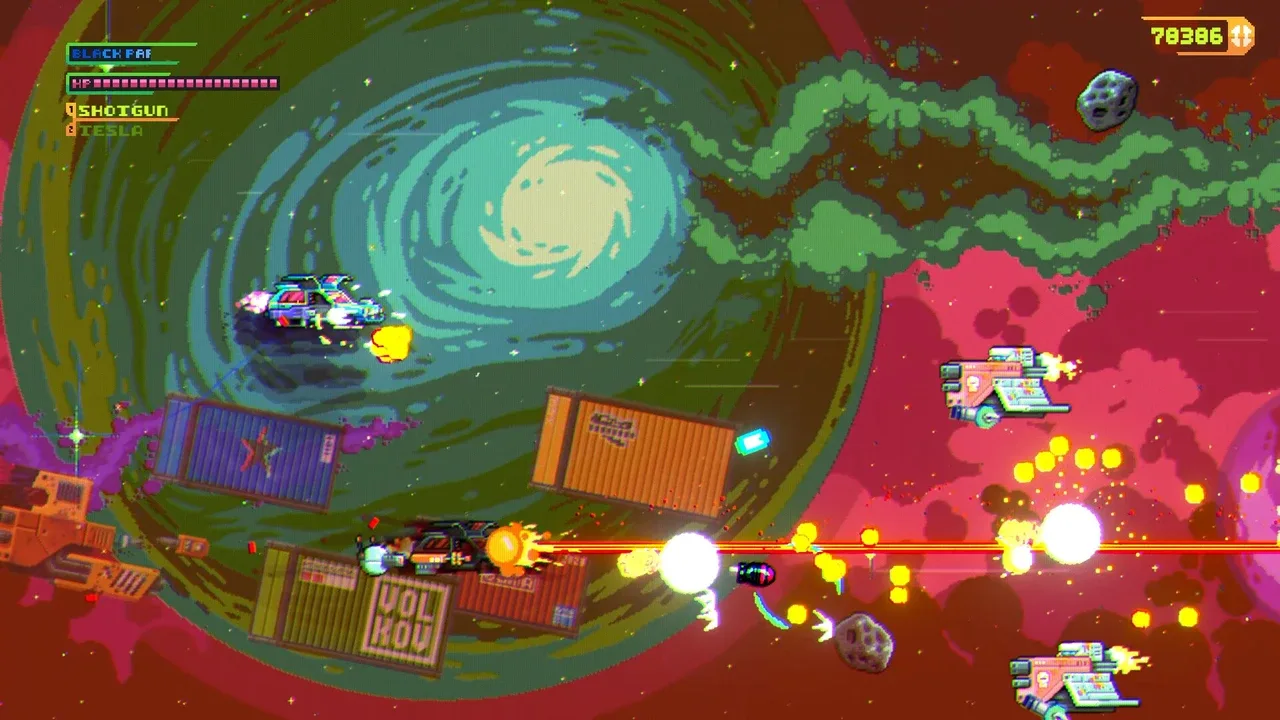Switch to the Tesla weapon slot
1280x720 pixels.
[110, 130]
